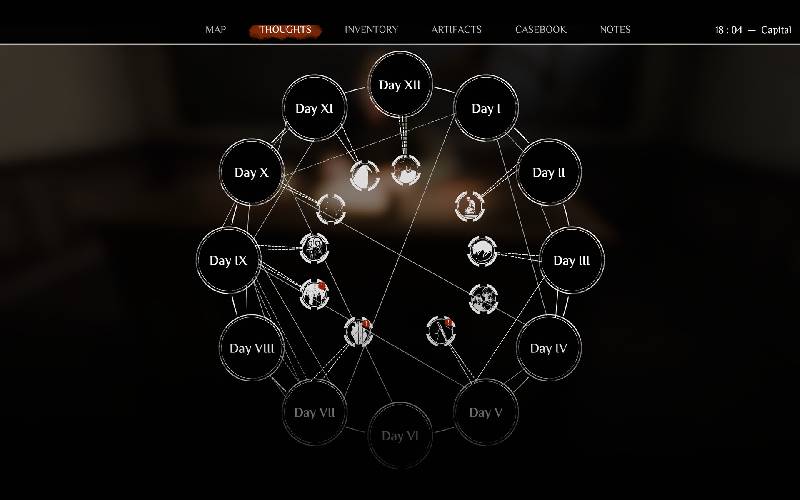
Task: Open the crescent moon thought icon
Action: 364,175
